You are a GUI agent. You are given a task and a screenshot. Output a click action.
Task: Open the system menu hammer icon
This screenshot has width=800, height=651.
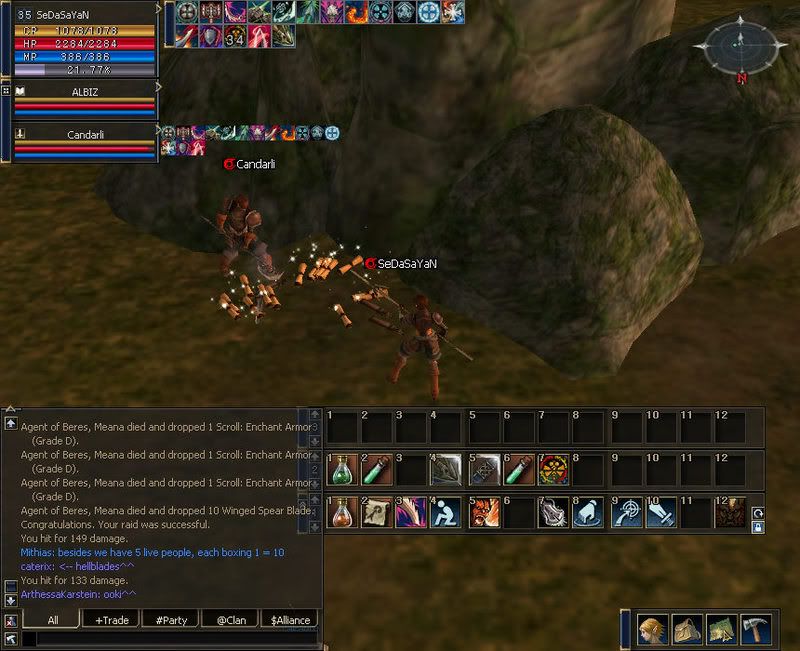[x=755, y=627]
